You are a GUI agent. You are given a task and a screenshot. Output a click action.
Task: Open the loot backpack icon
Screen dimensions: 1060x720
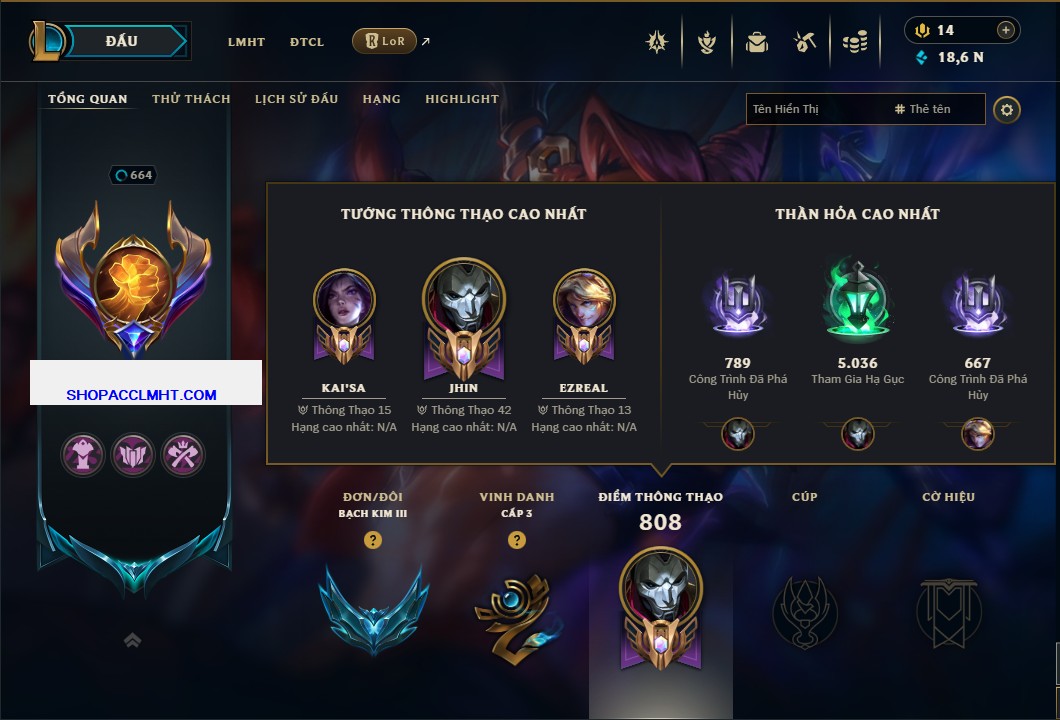click(x=757, y=42)
